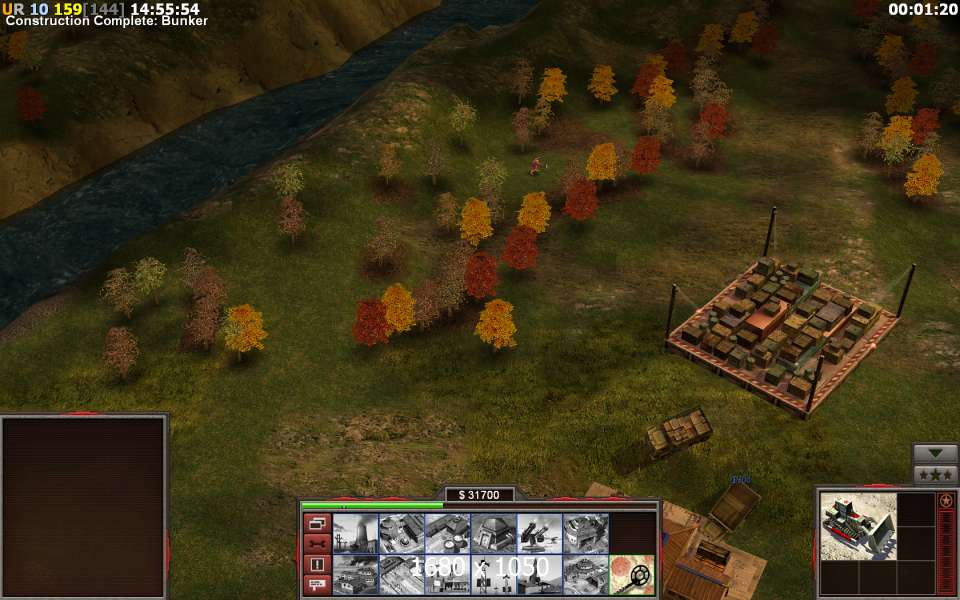960x600 pixels.
Task: Click the wrench button
Action: [x=316, y=544]
